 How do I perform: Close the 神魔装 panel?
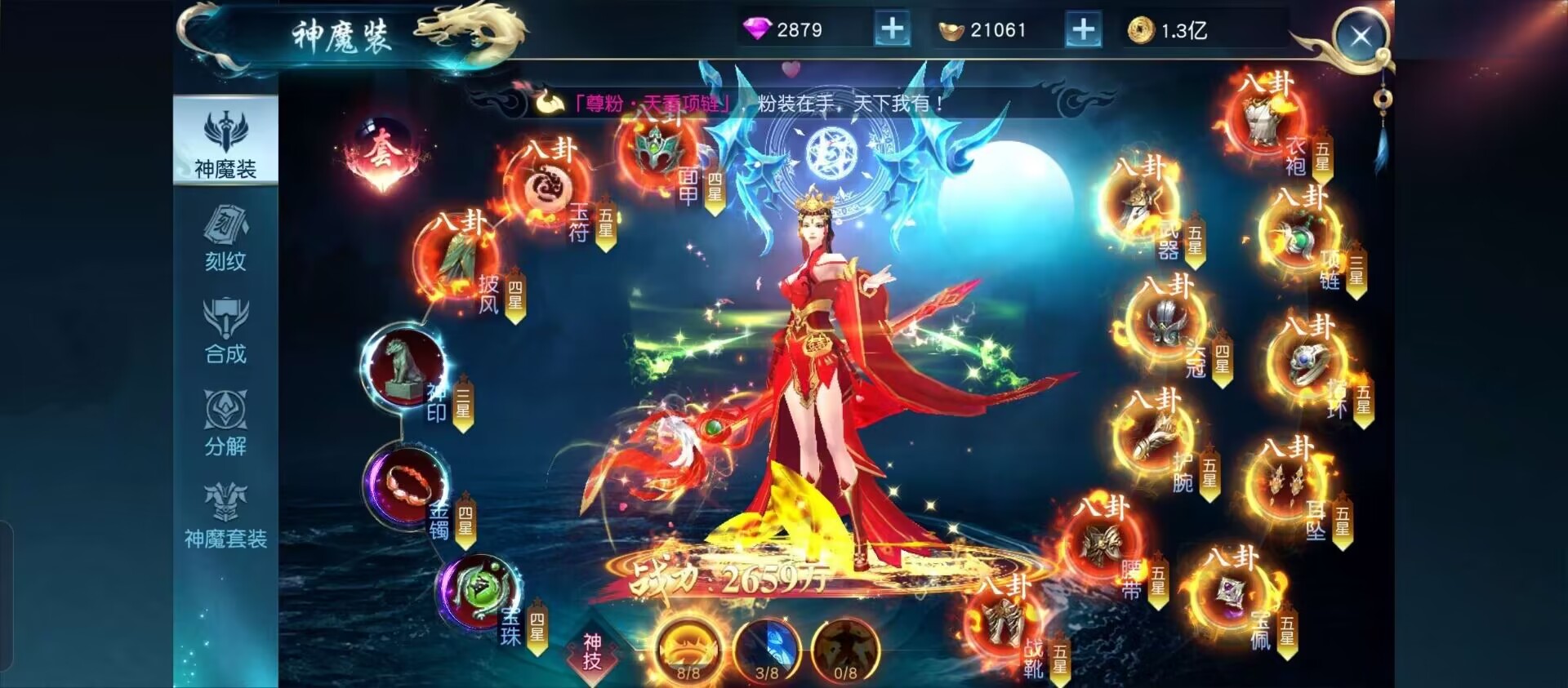(1361, 37)
